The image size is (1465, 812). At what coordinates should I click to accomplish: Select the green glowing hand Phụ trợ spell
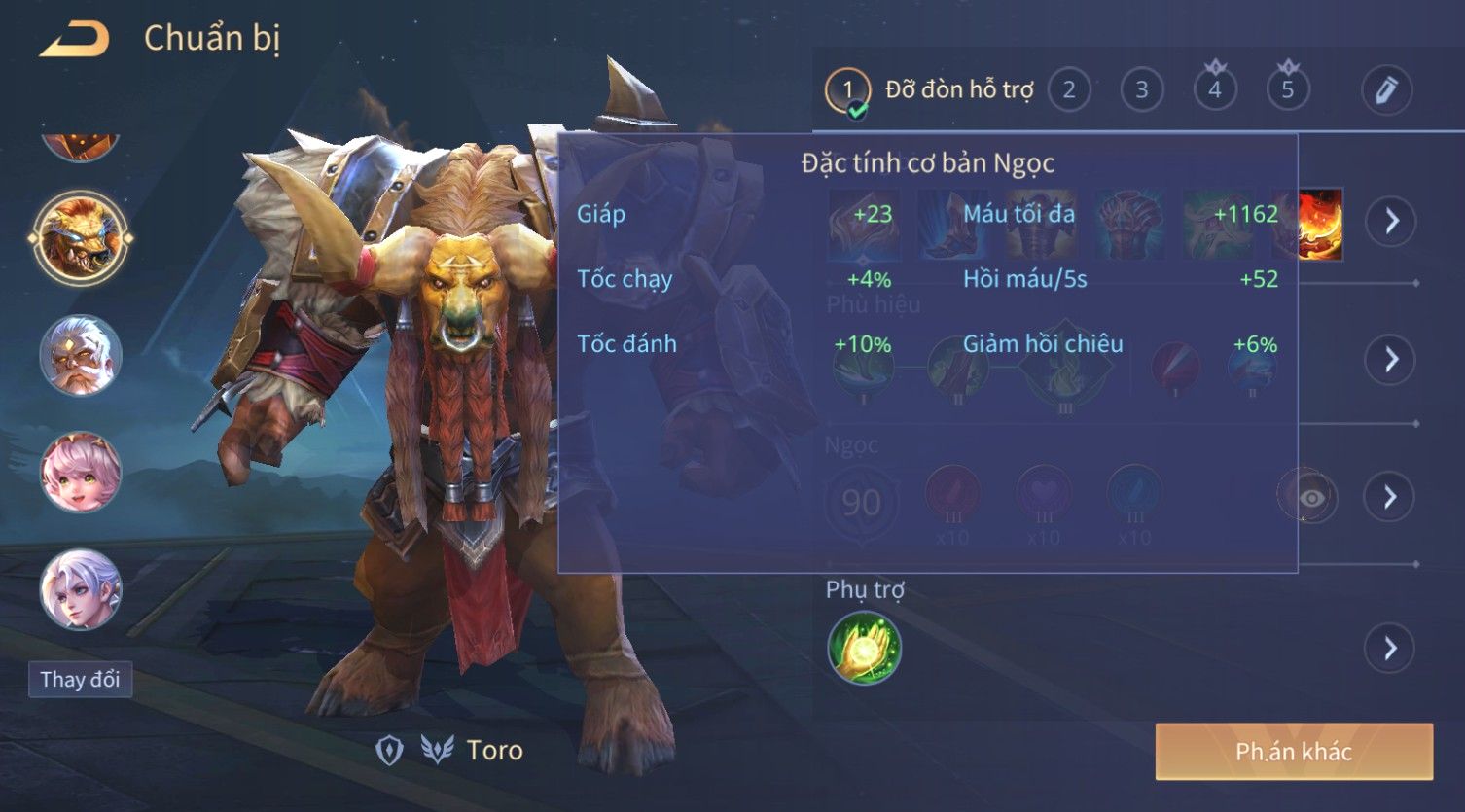[864, 648]
